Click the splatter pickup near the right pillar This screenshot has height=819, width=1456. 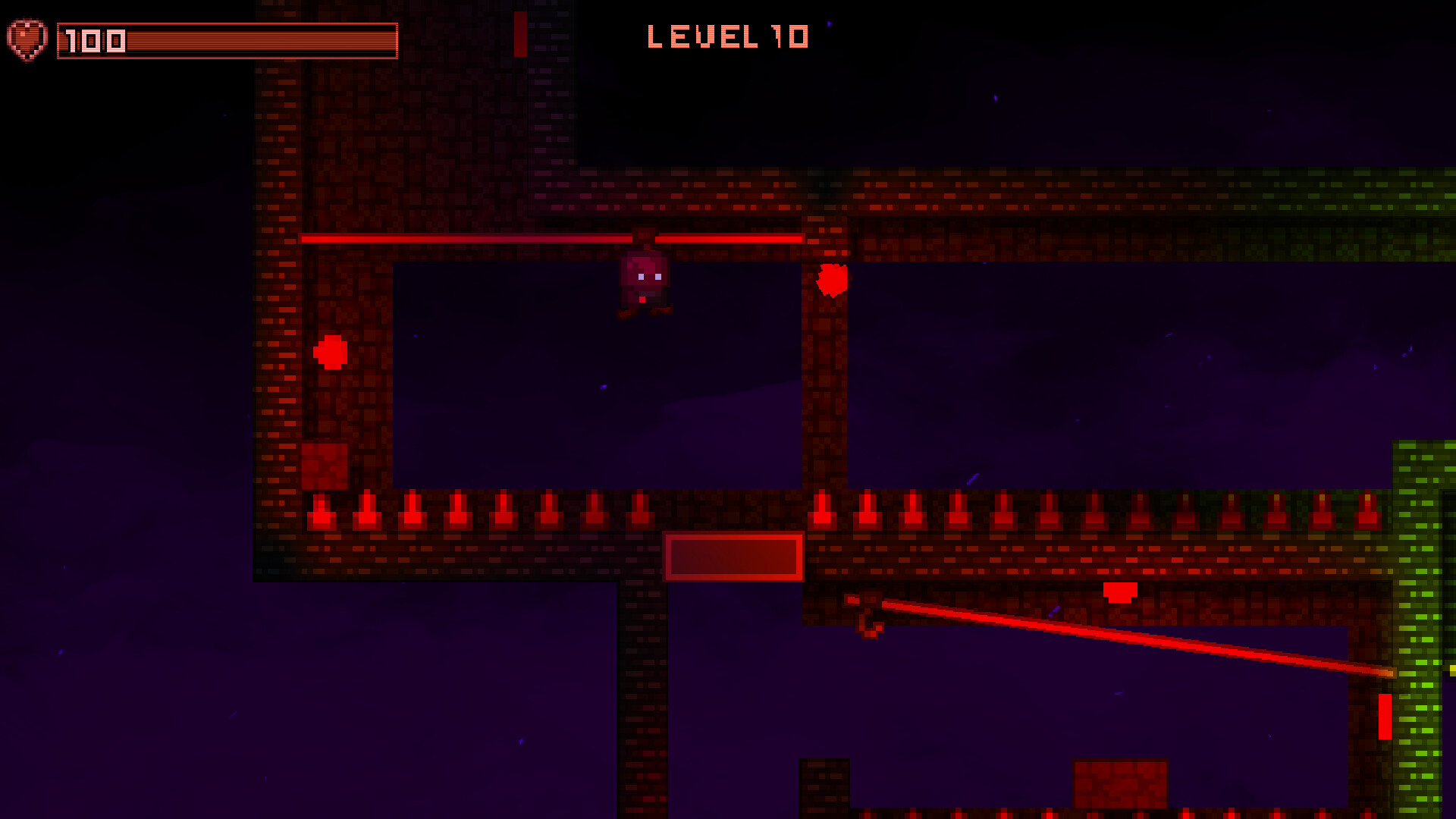tap(833, 282)
